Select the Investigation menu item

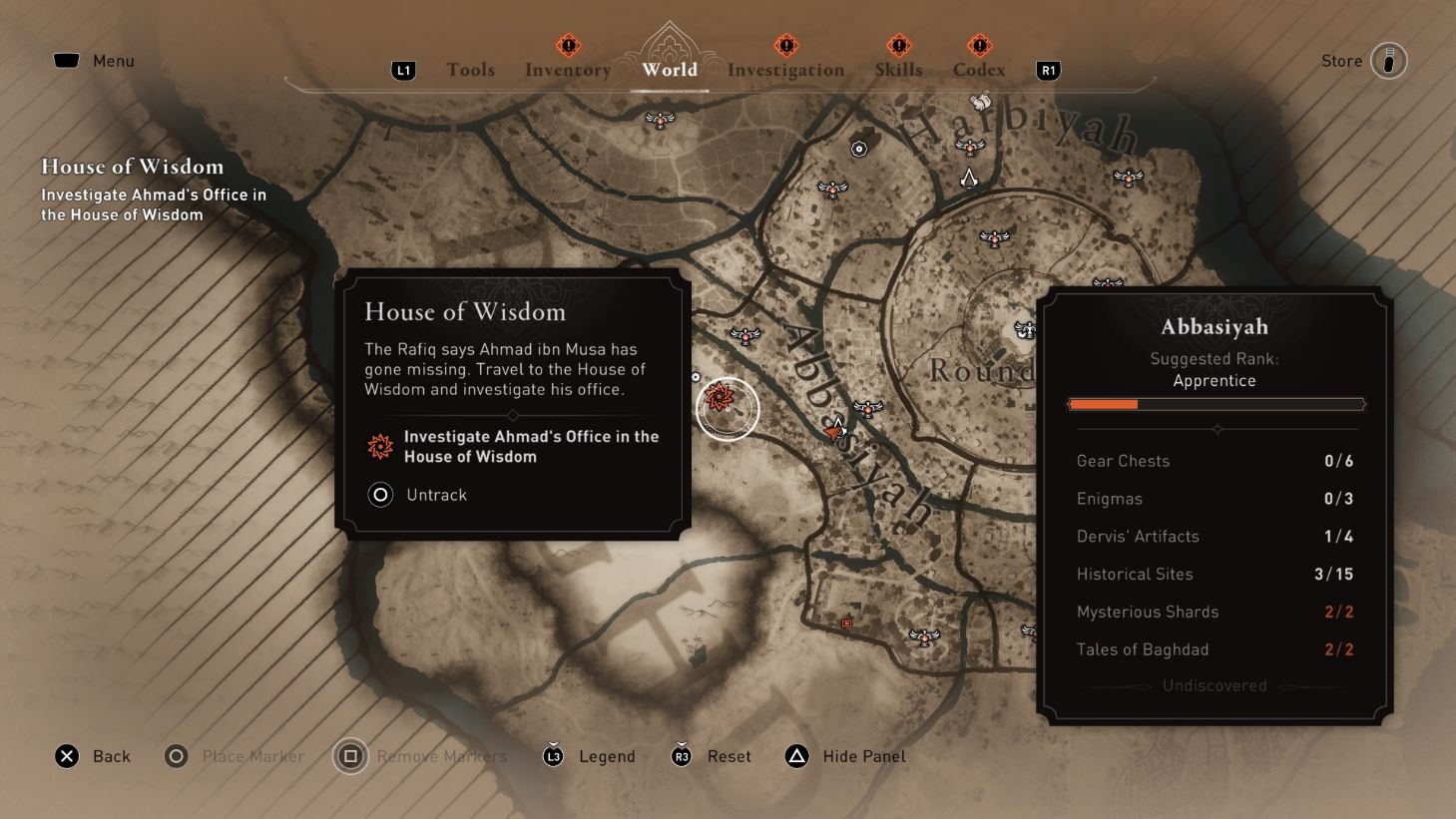click(786, 70)
